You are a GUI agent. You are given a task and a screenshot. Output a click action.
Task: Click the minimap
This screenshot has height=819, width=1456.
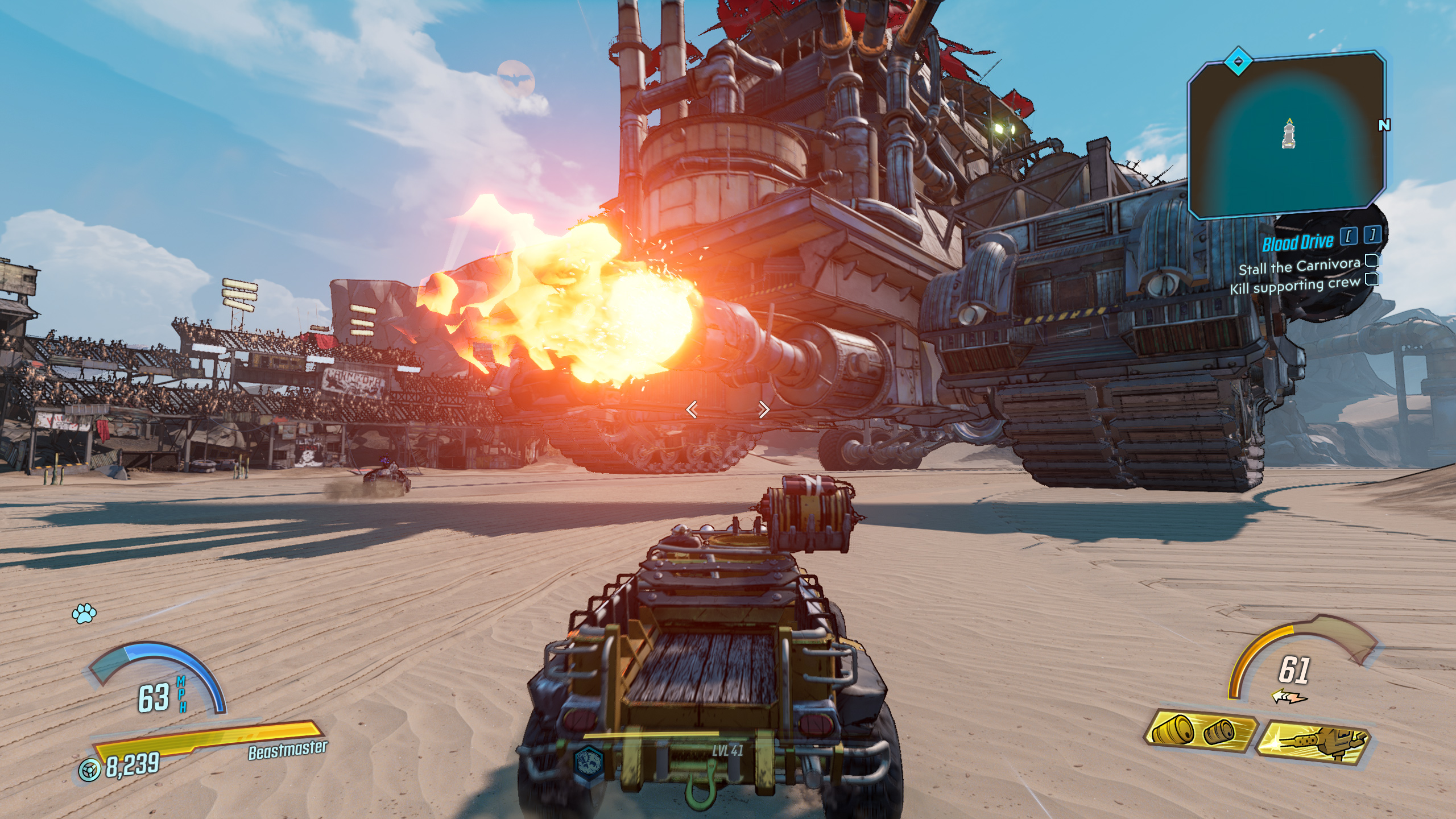tap(1287, 136)
